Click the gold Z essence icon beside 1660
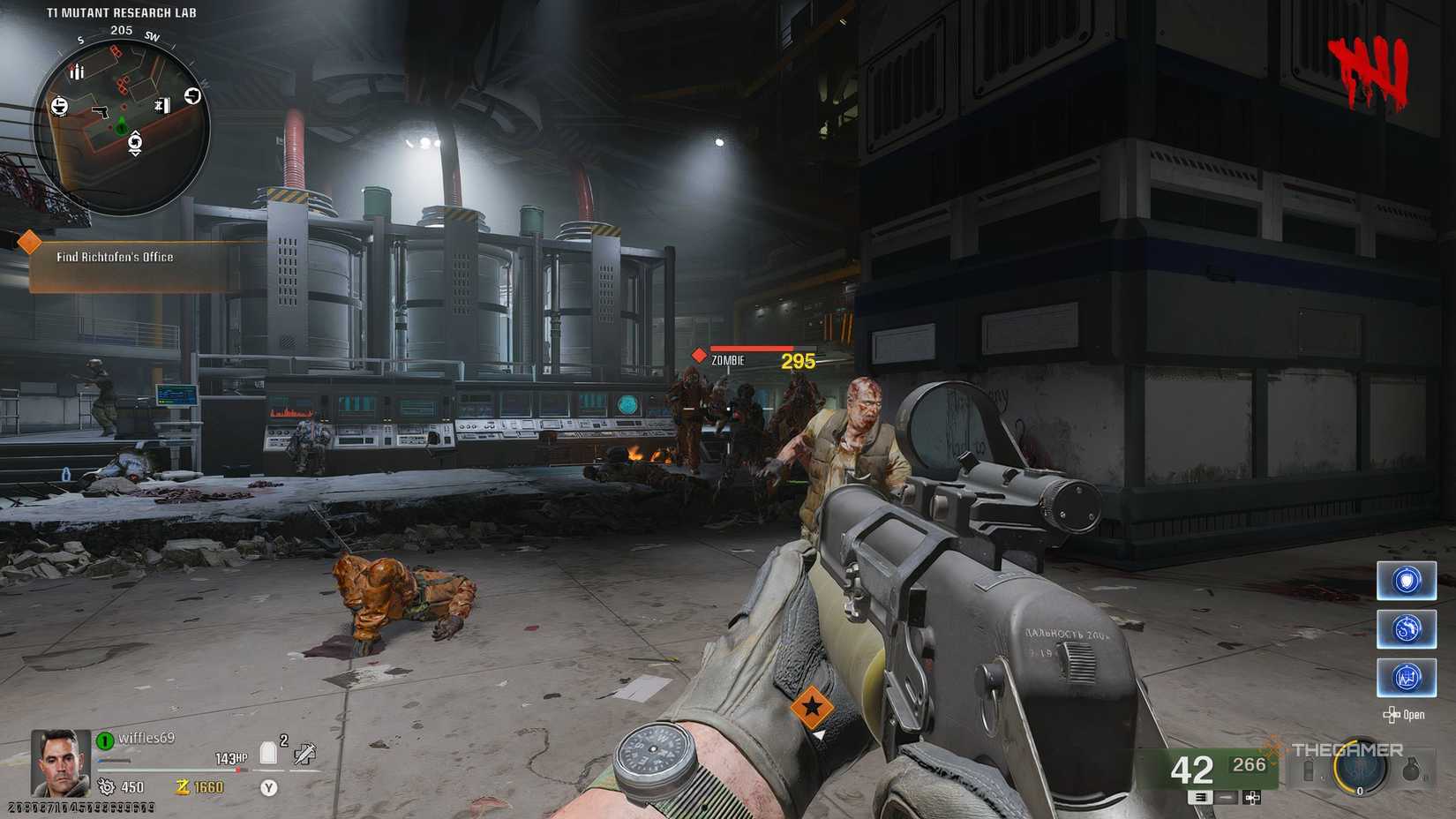This screenshot has width=1456, height=819. (x=183, y=788)
